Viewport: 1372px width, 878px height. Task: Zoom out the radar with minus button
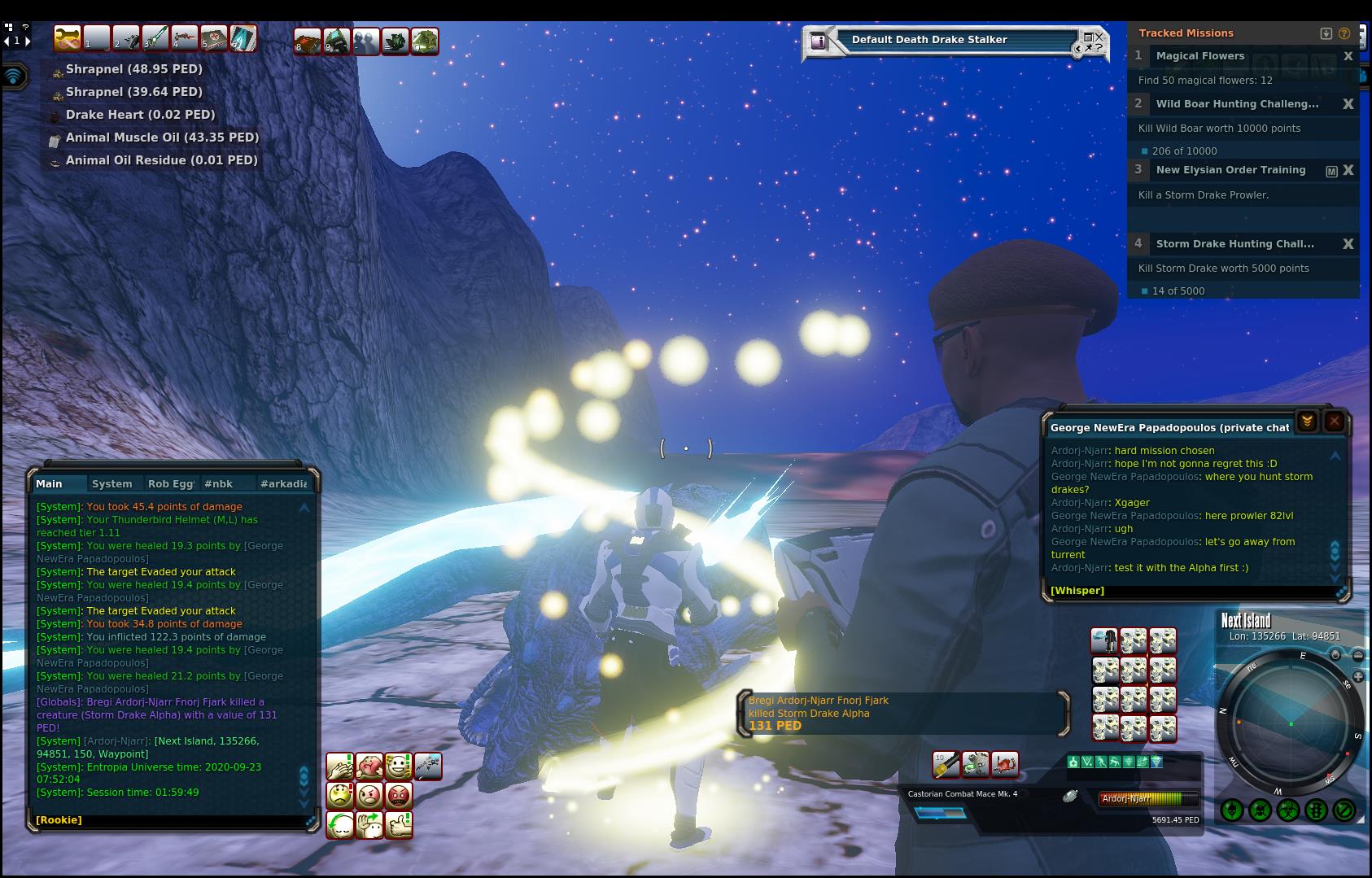pos(1358,655)
